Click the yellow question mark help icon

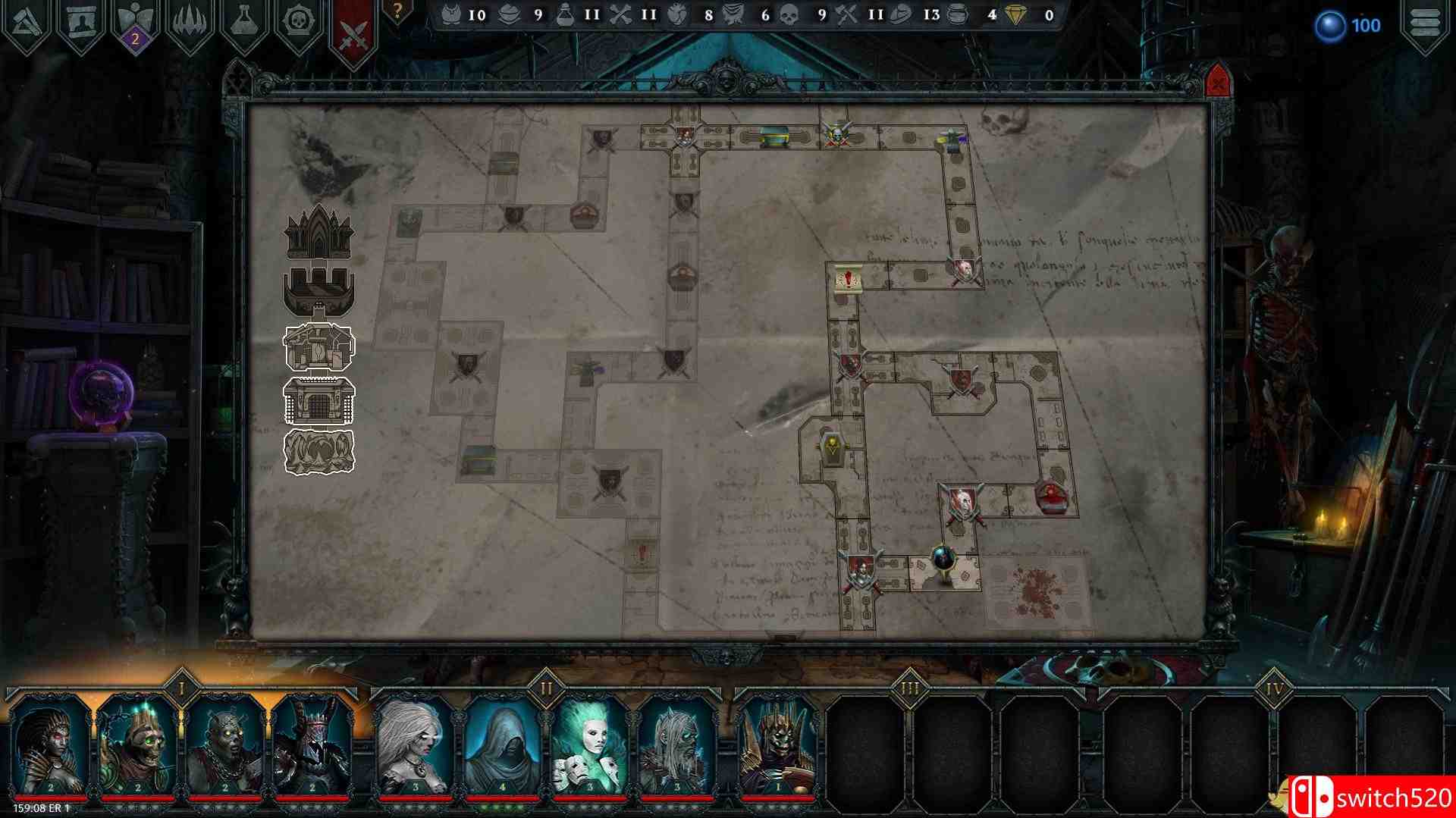pyautogui.click(x=395, y=9)
